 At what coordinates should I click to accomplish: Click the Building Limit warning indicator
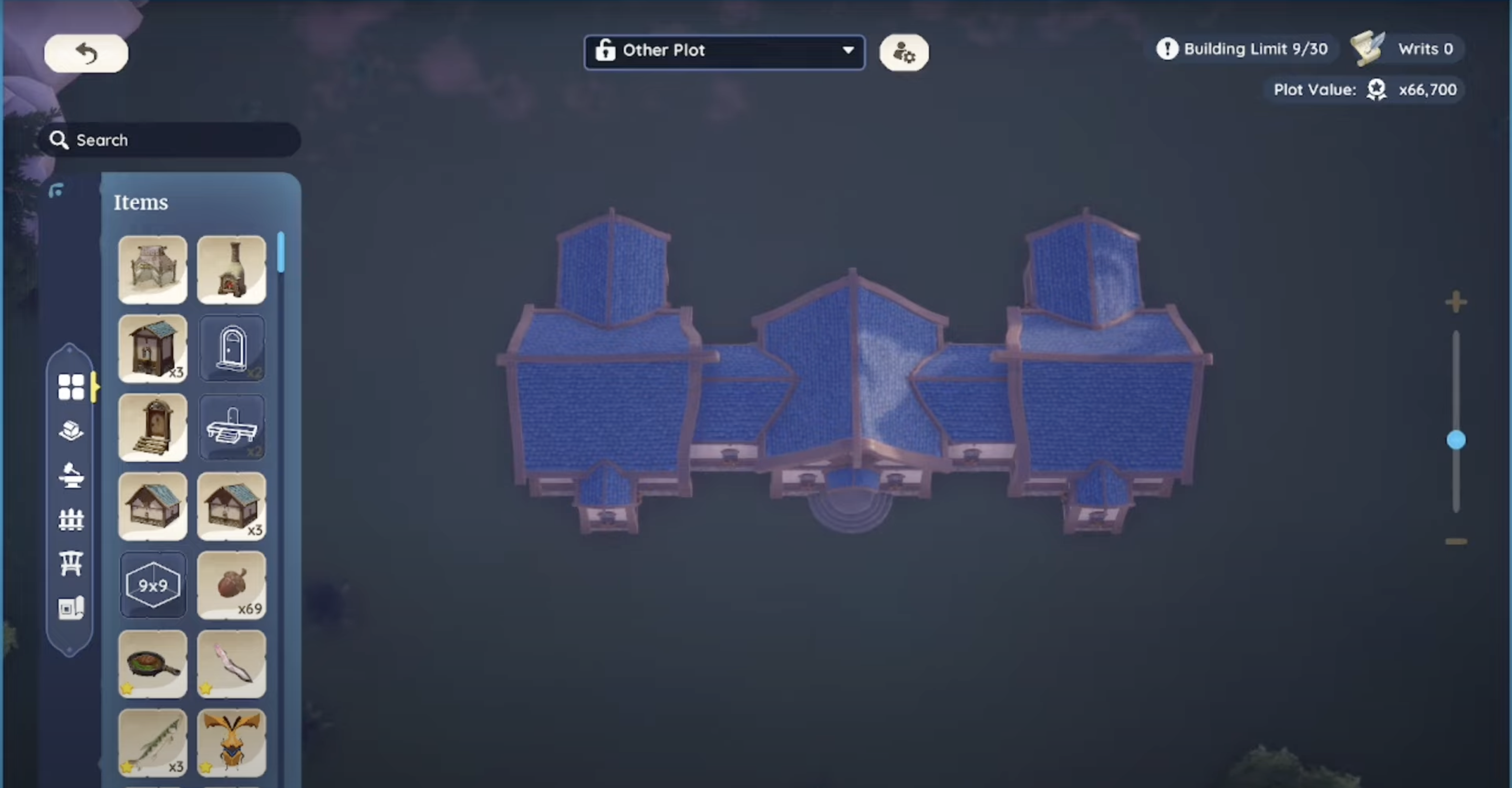[1167, 49]
